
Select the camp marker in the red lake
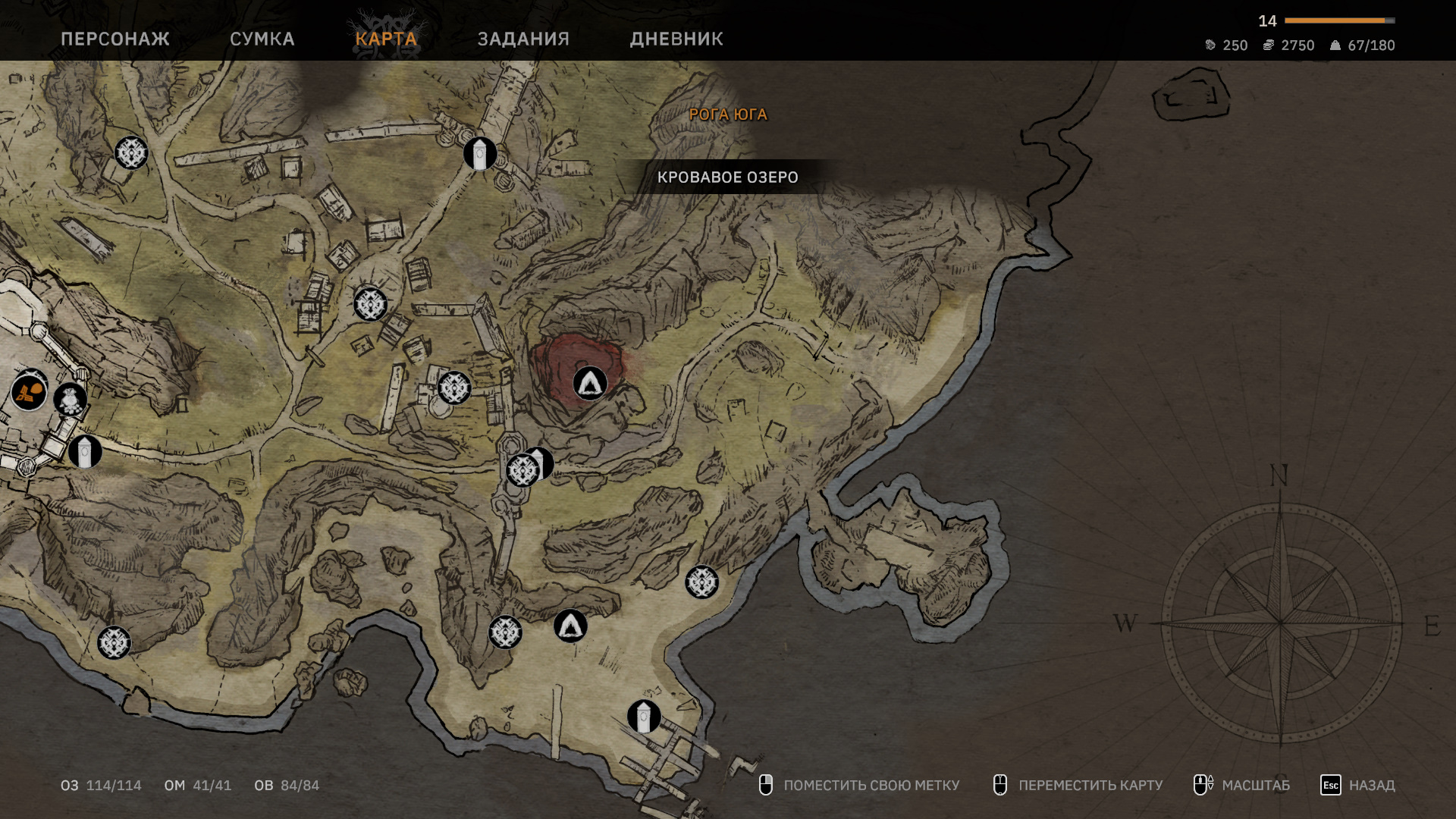pyautogui.click(x=590, y=383)
